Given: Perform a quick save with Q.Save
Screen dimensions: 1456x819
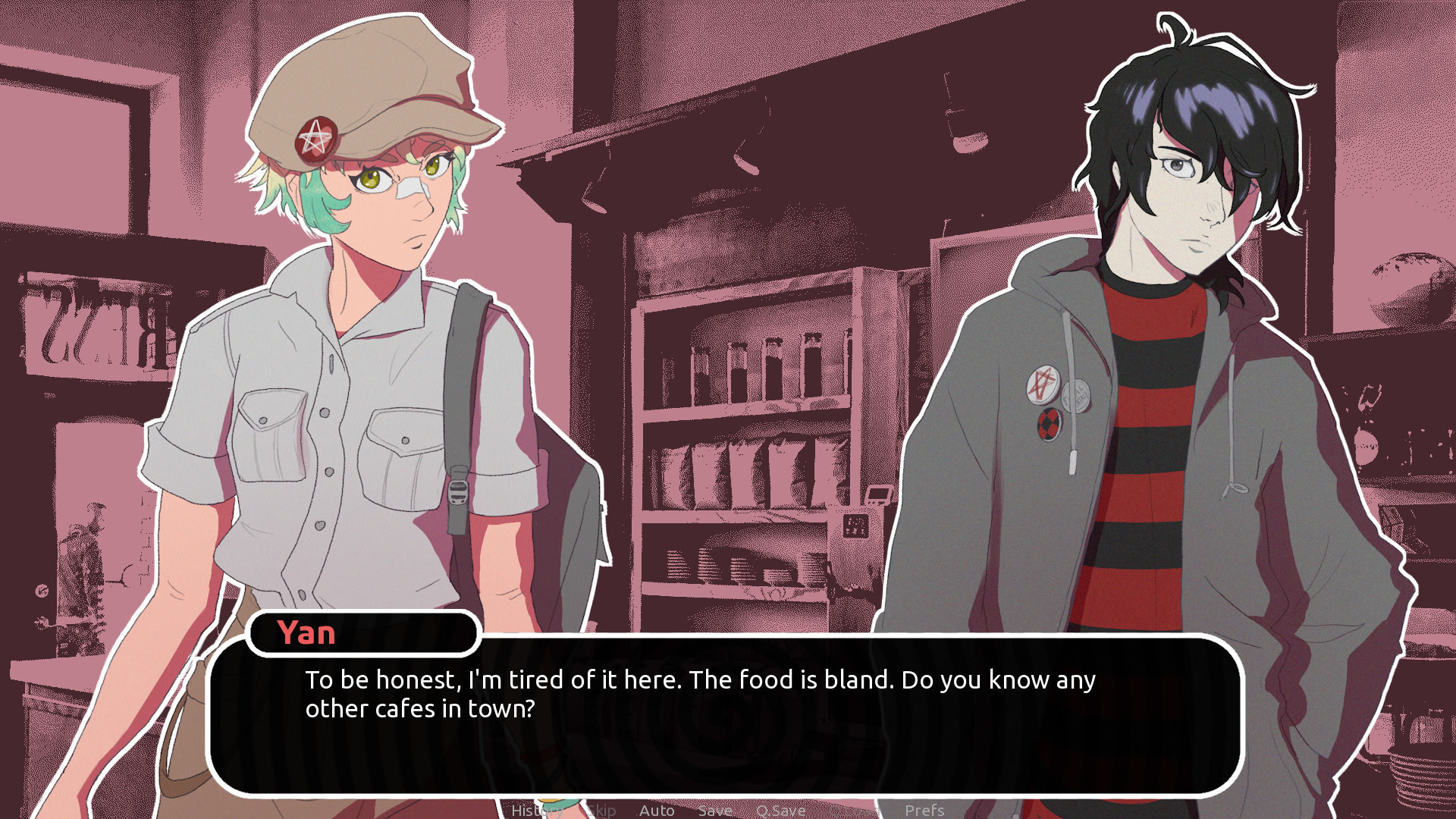Looking at the screenshot, I should 781,810.
